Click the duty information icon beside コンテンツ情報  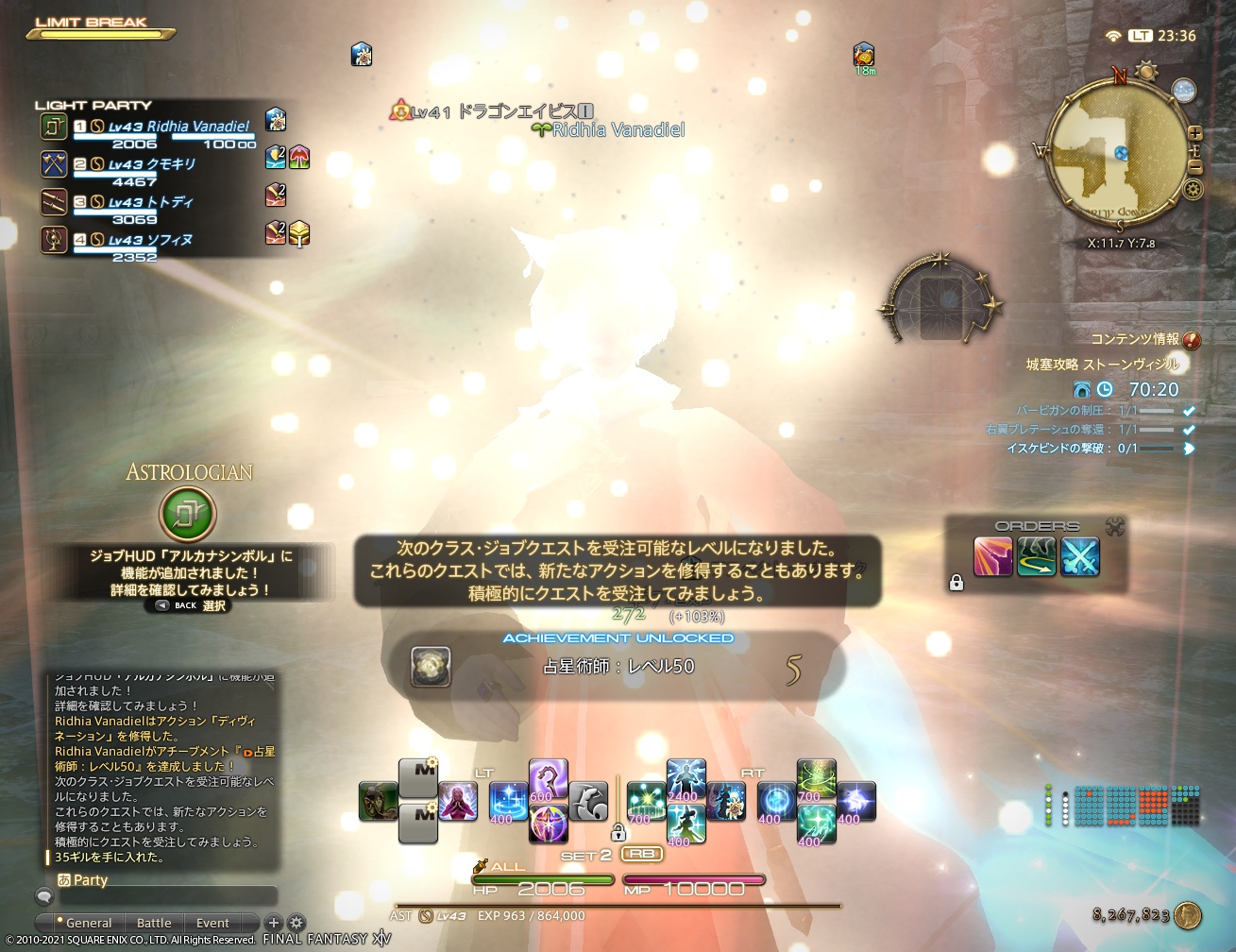1194,341
